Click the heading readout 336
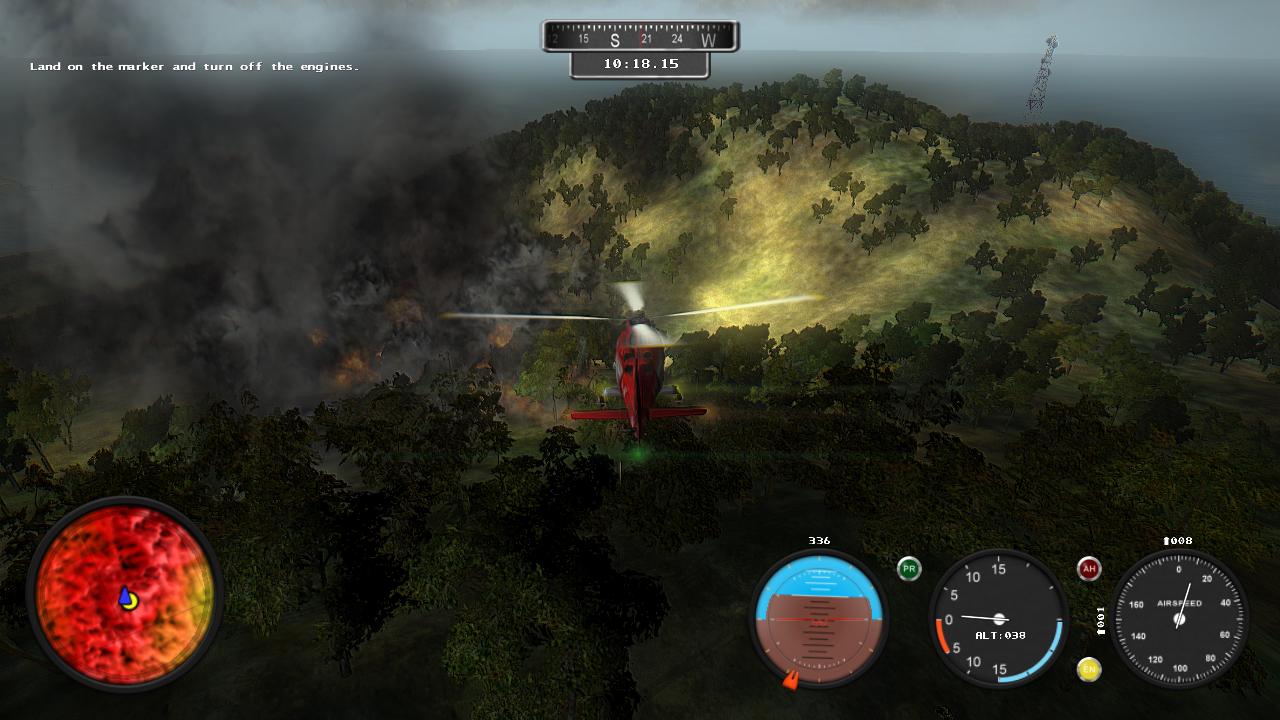1280x720 pixels. click(819, 539)
